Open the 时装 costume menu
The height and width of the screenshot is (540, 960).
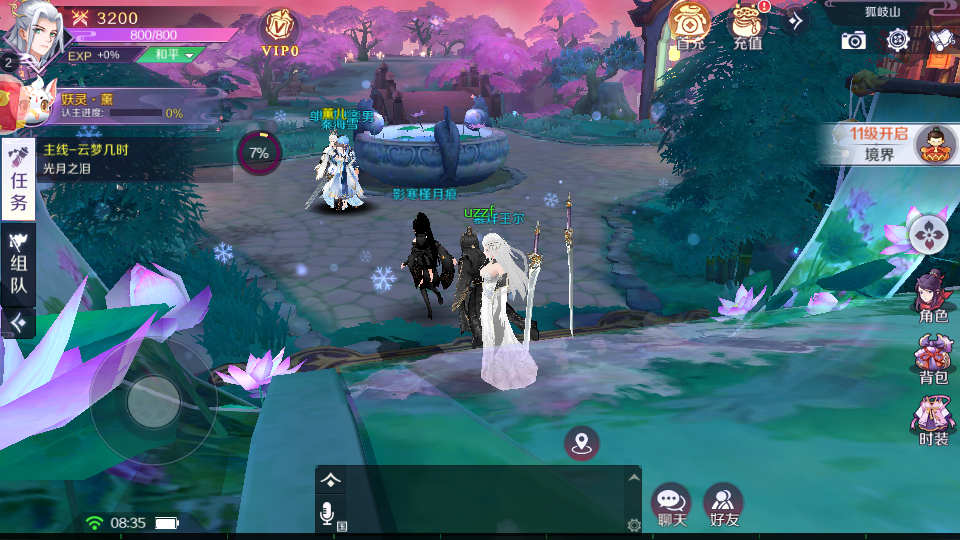(x=933, y=421)
